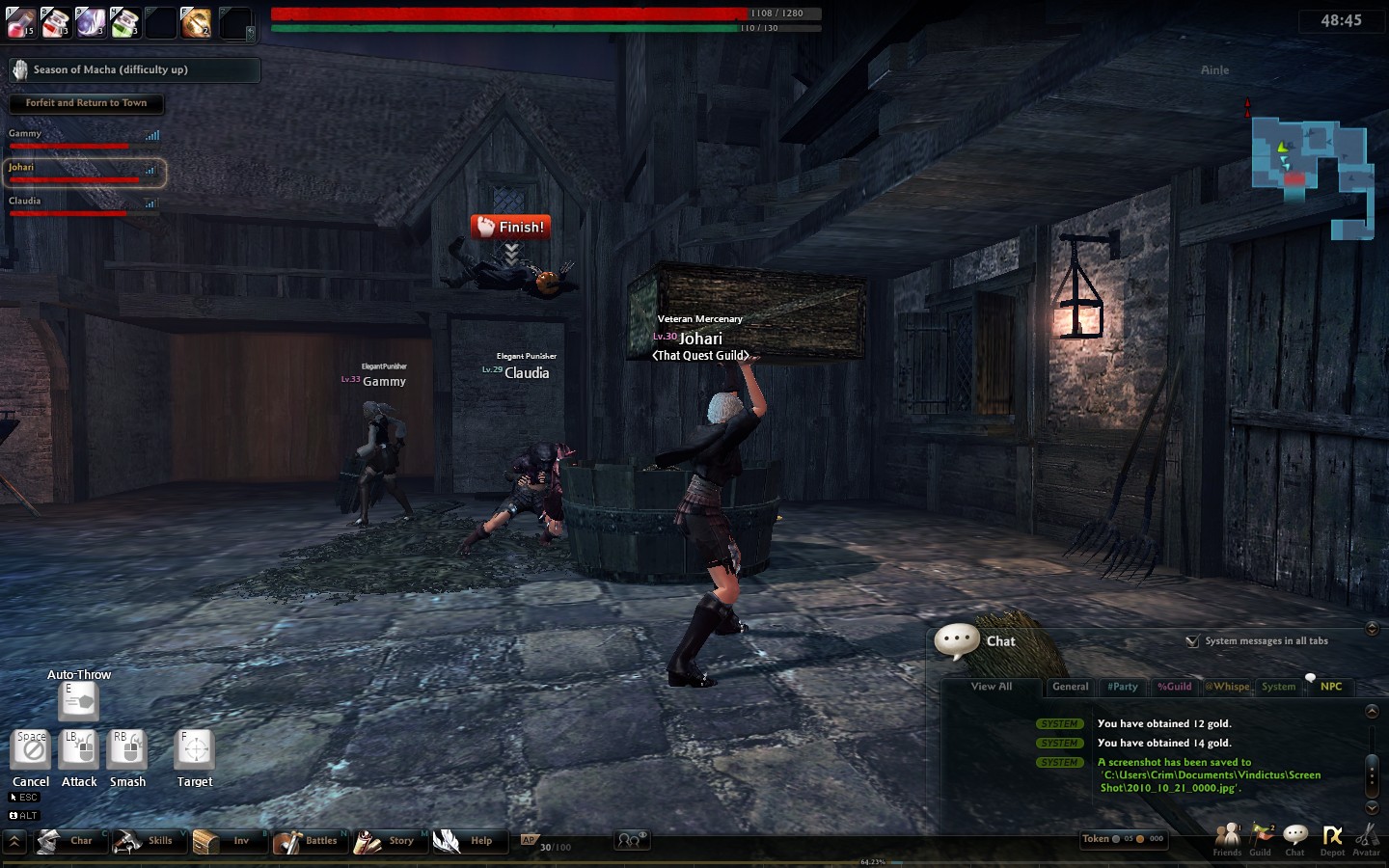Activate the purple feather item slot
Screen dimensions: 1389x868
[x=90, y=22]
